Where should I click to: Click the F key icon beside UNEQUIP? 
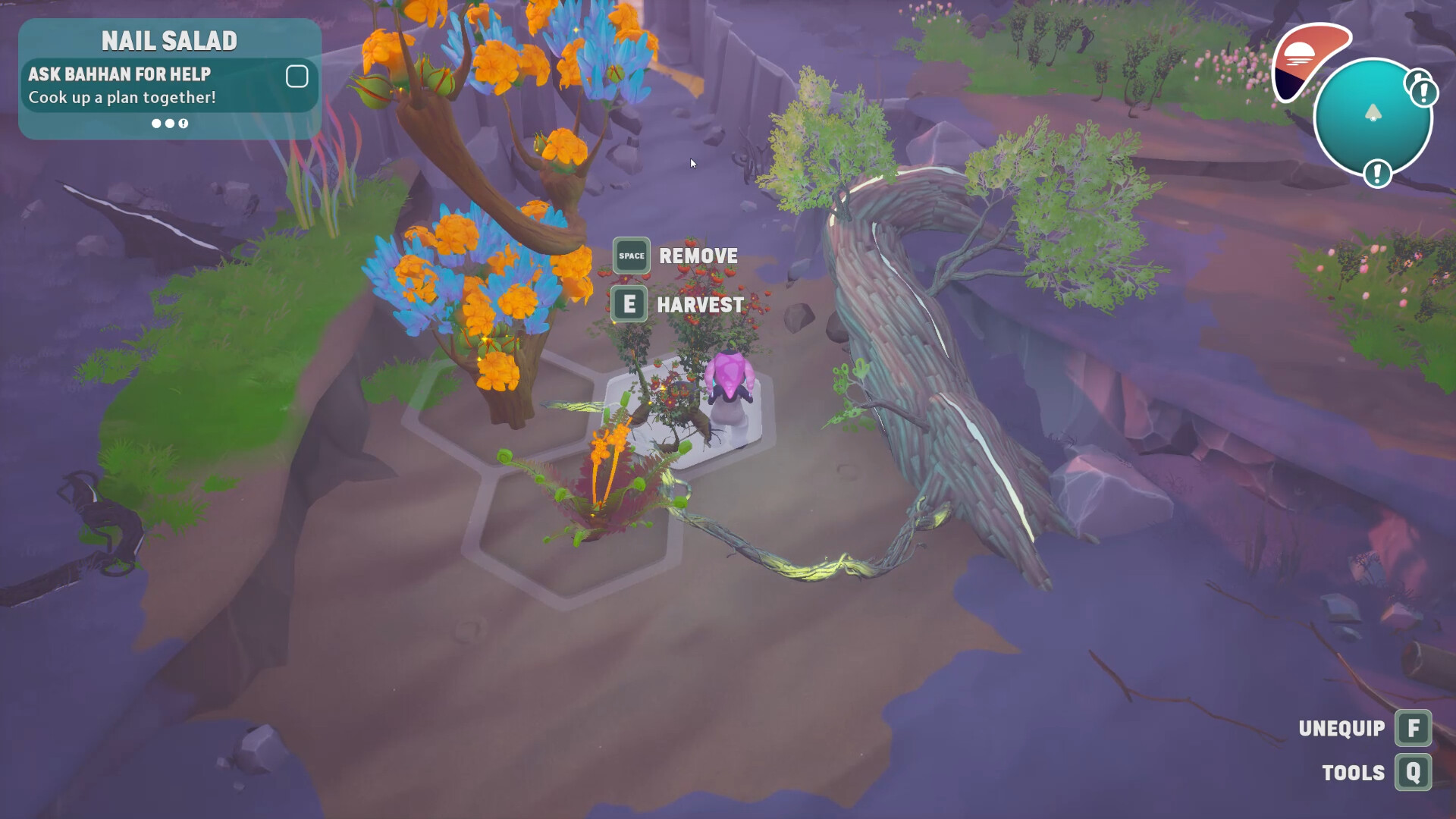[x=1414, y=728]
